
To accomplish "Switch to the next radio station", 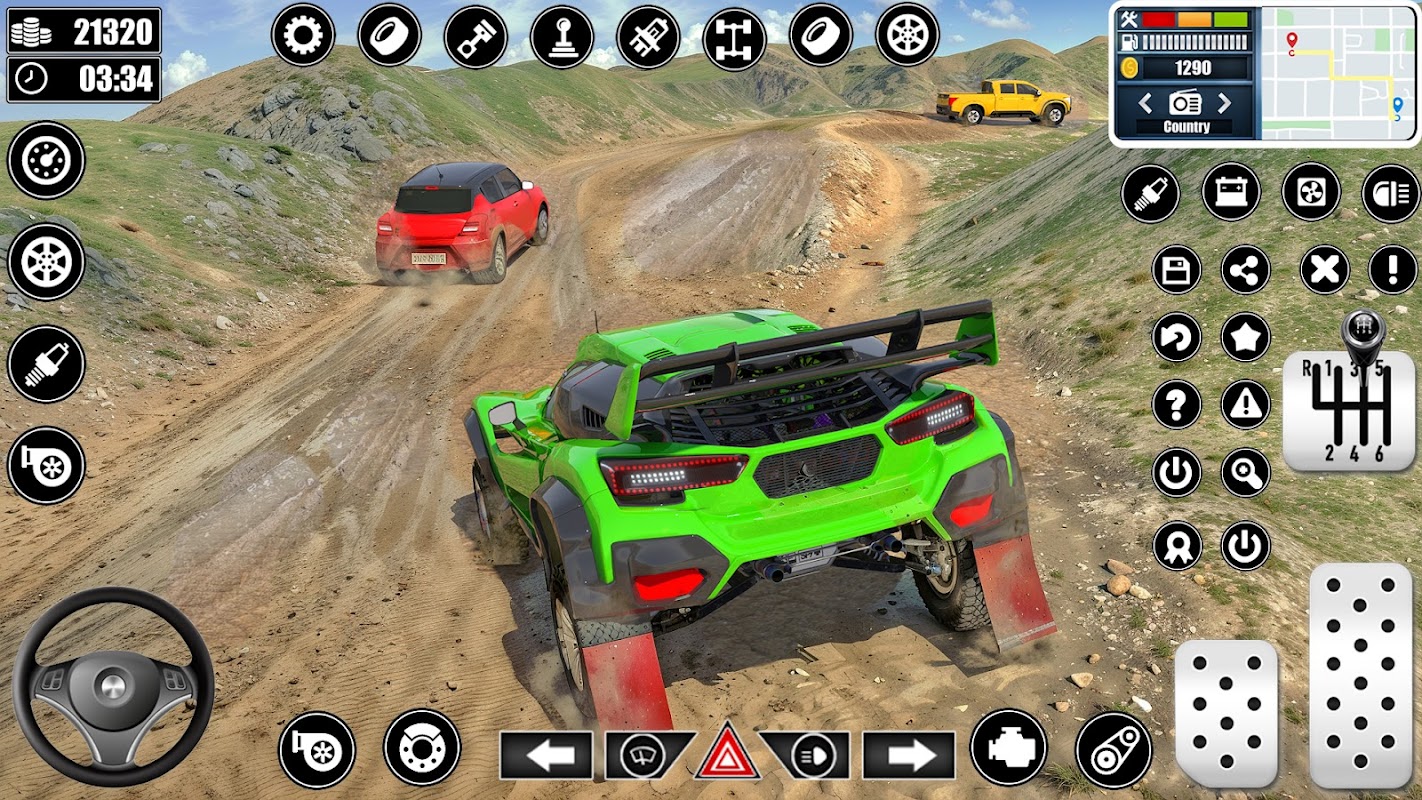I will pos(1225,102).
